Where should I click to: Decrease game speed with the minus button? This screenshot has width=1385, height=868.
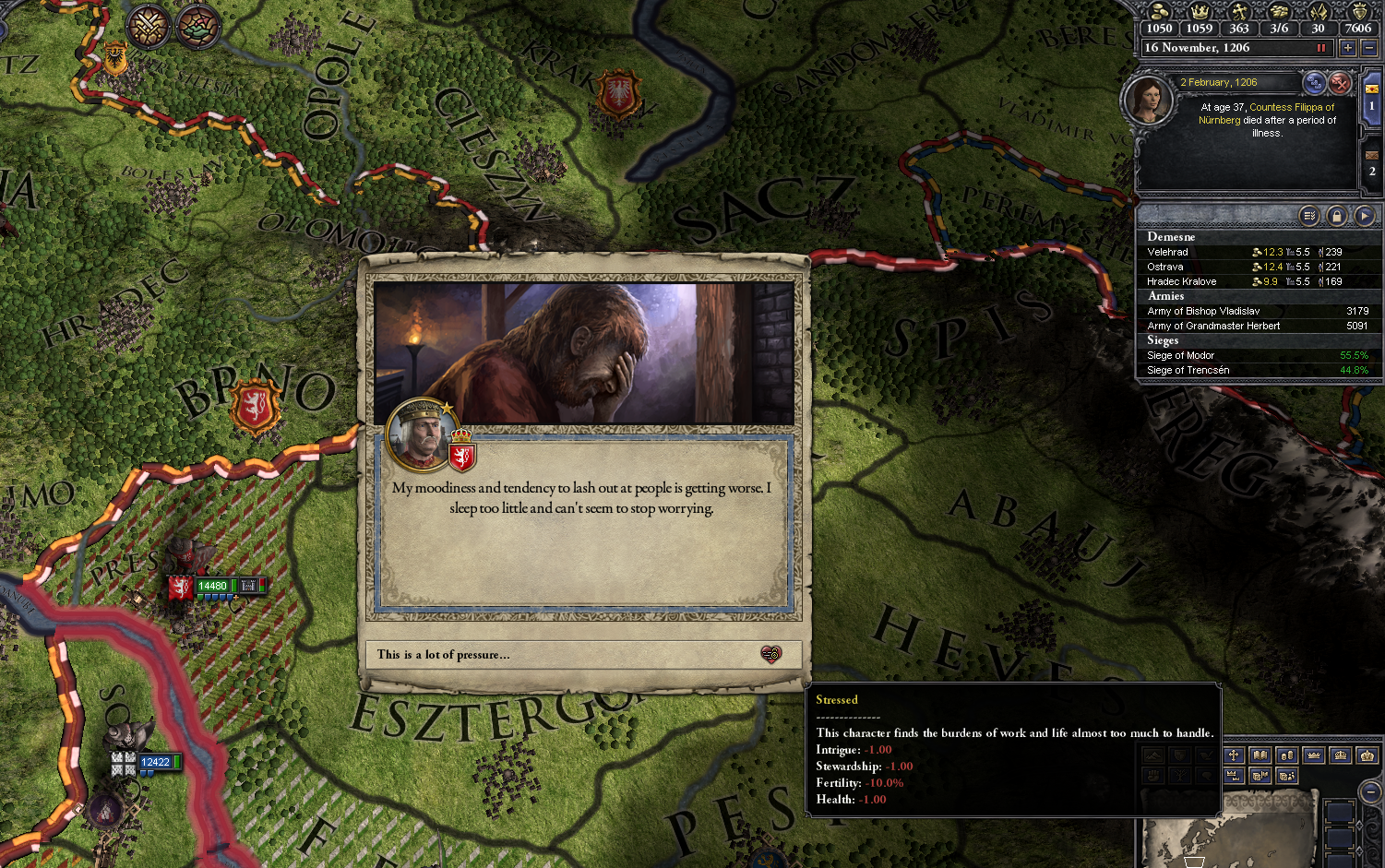1368,48
